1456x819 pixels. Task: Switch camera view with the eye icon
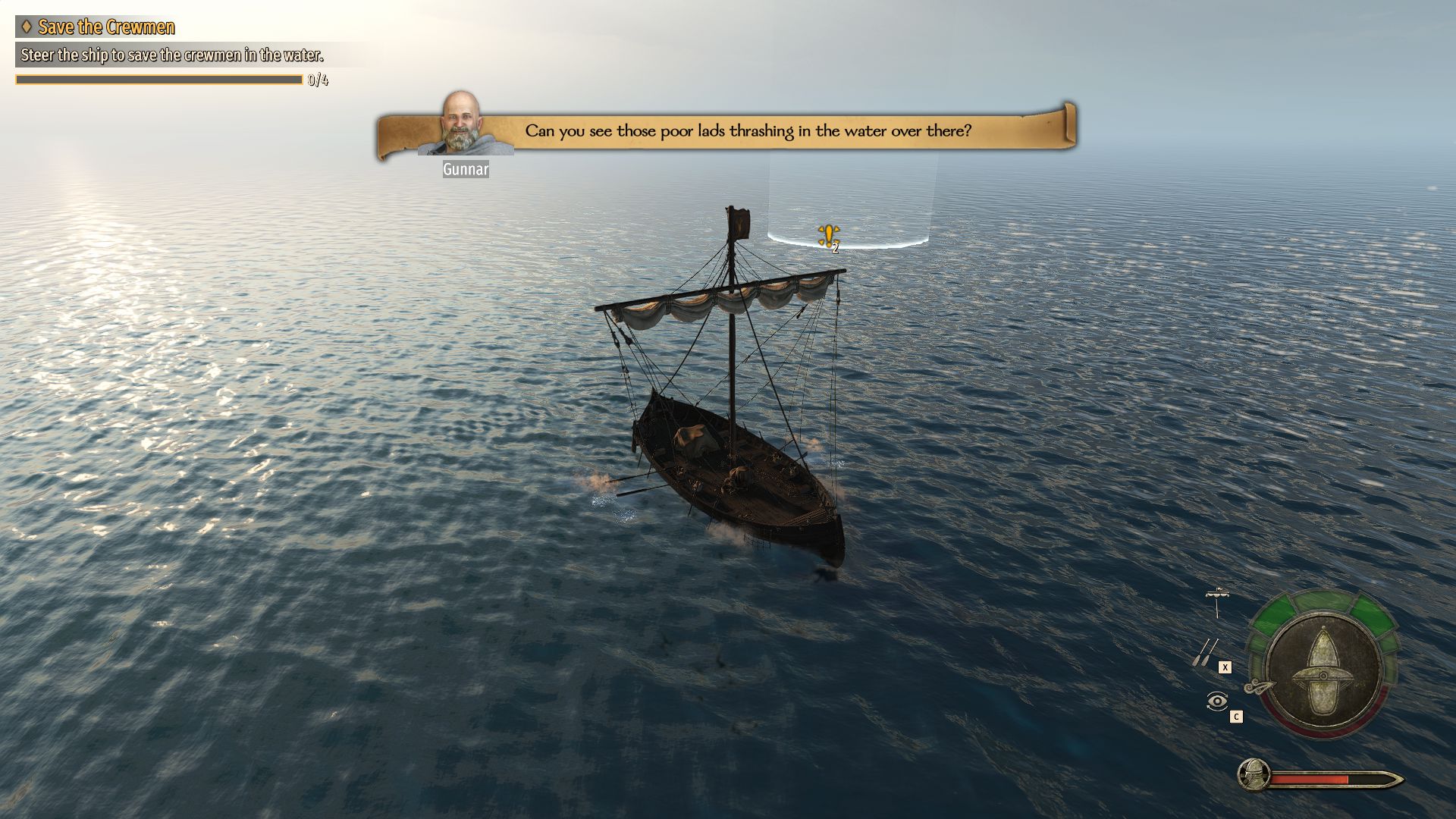tap(1216, 701)
